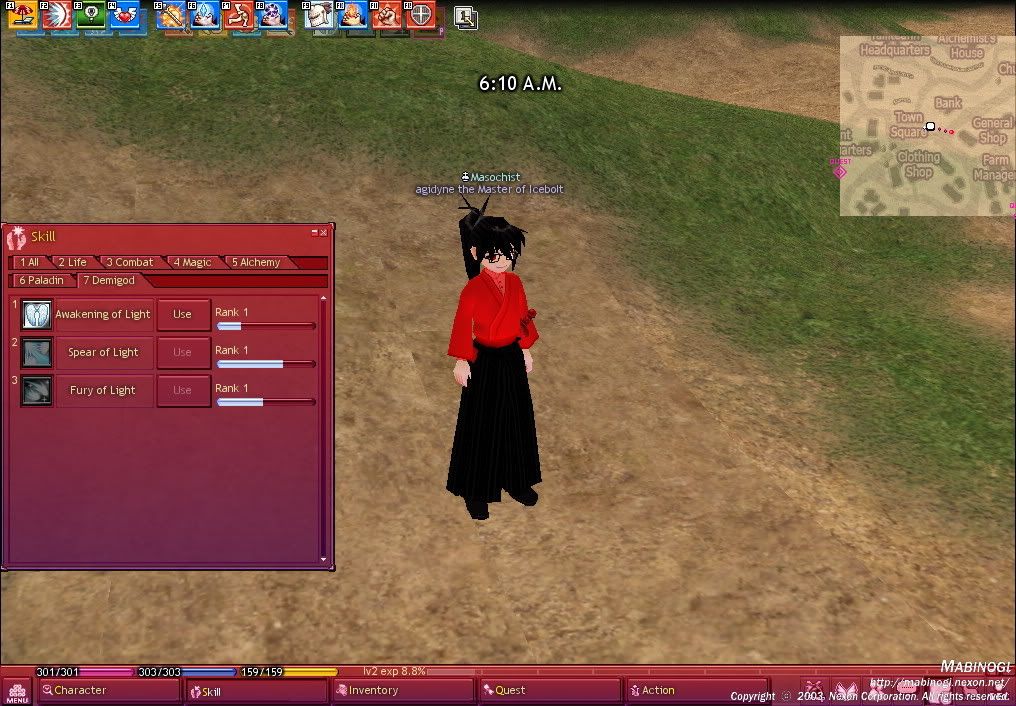Switch to the All skills tab

pyautogui.click(x=29, y=262)
